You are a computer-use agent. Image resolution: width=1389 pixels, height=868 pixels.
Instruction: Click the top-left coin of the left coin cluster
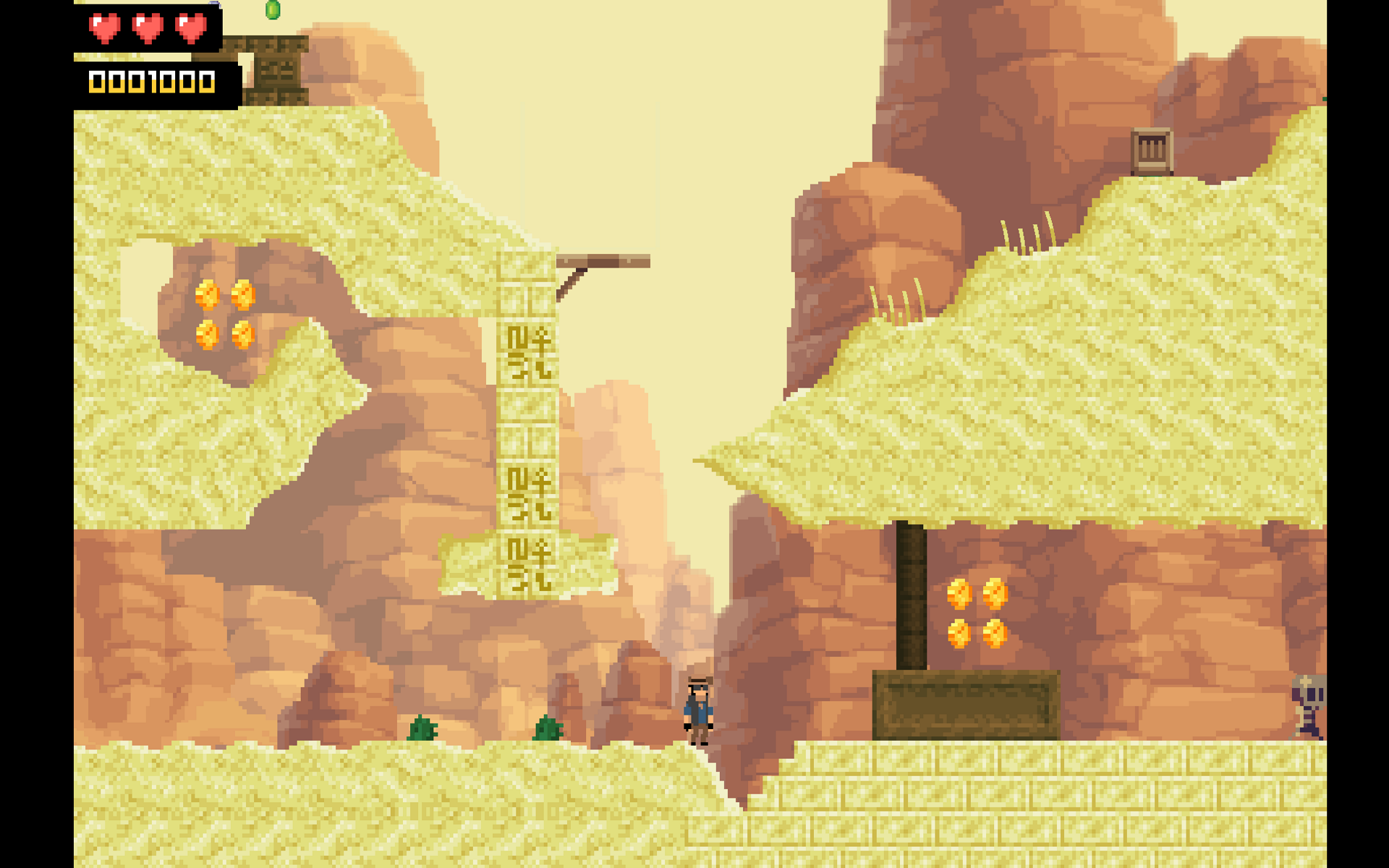[208, 293]
